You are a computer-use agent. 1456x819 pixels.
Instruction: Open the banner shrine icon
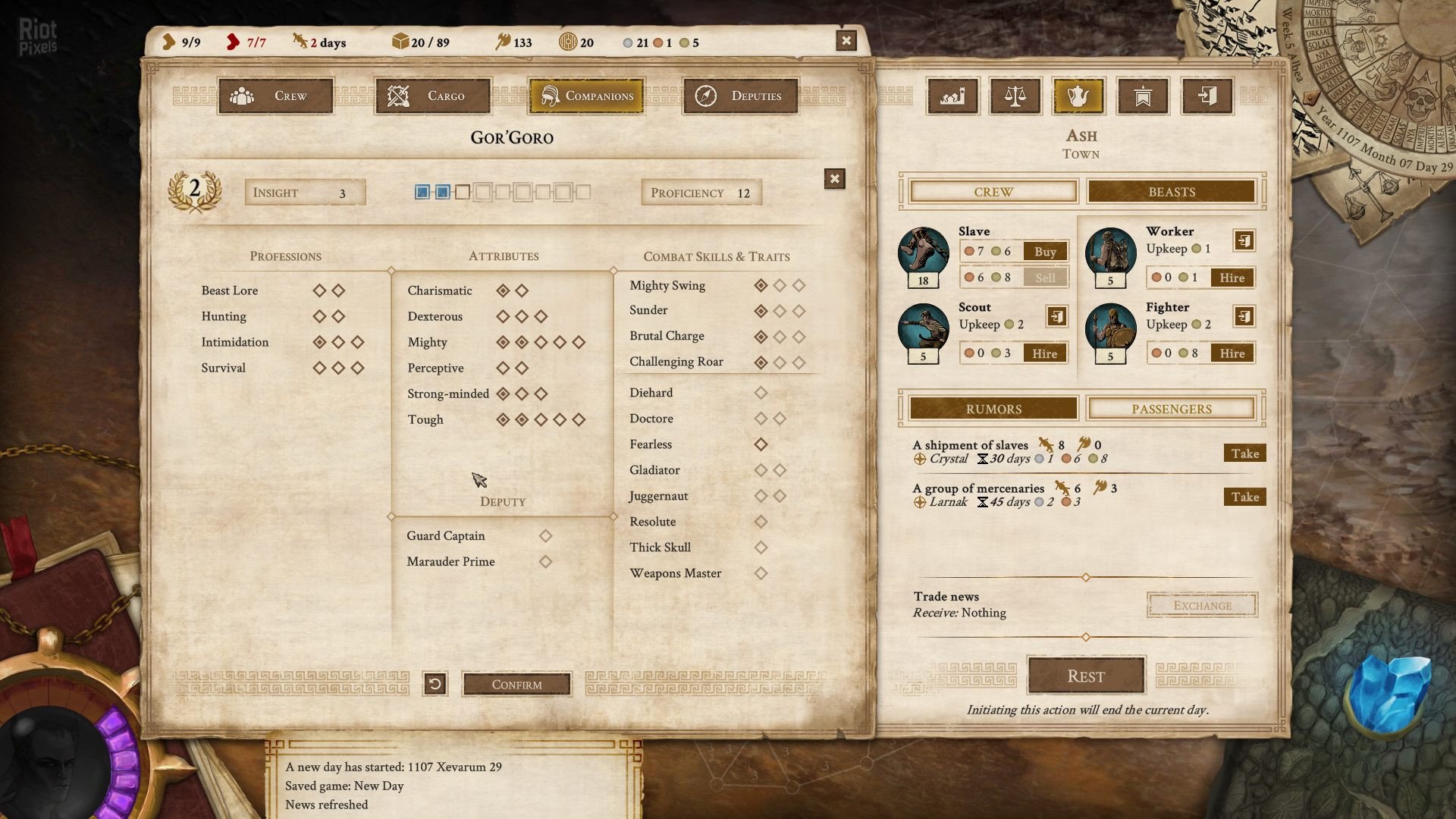tap(1143, 96)
